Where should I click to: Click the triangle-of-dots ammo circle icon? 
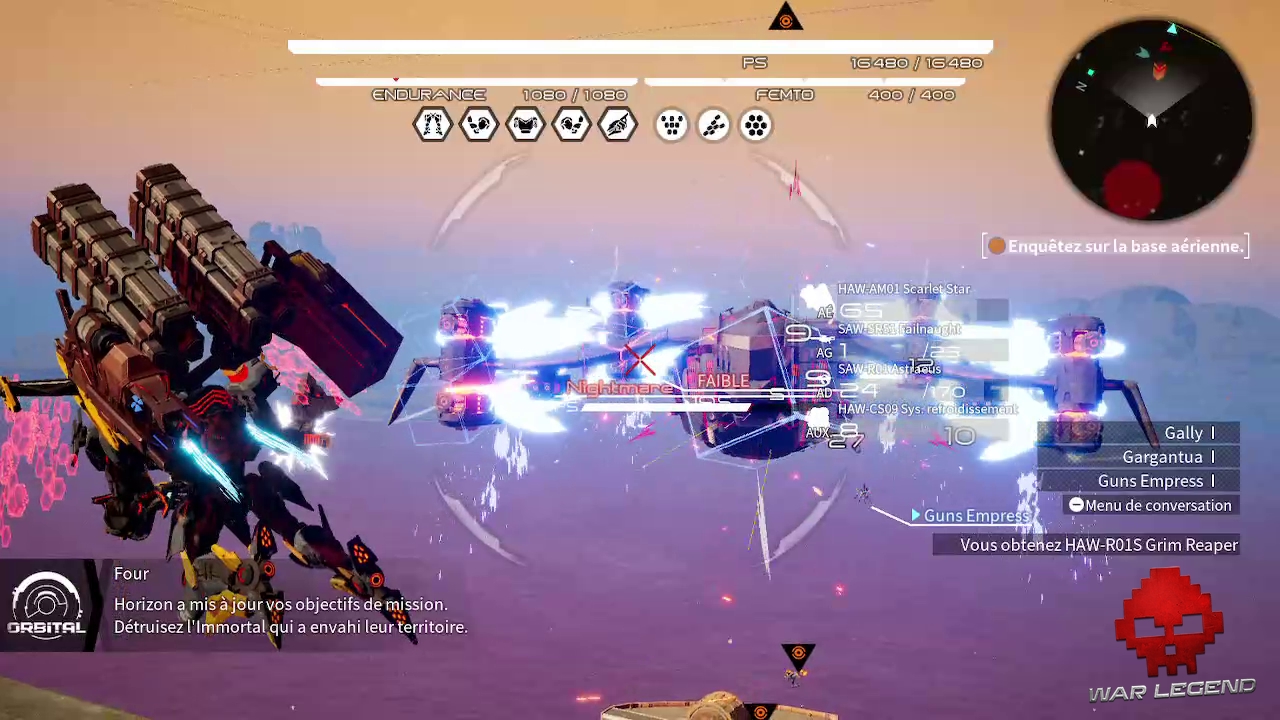click(671, 125)
